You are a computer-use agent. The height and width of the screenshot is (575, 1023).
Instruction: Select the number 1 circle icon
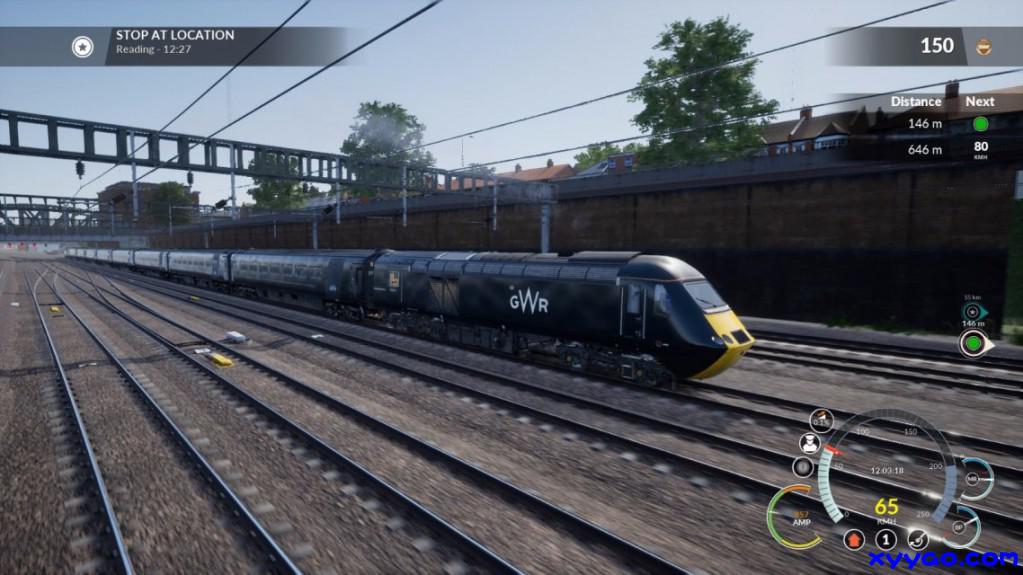coord(886,540)
